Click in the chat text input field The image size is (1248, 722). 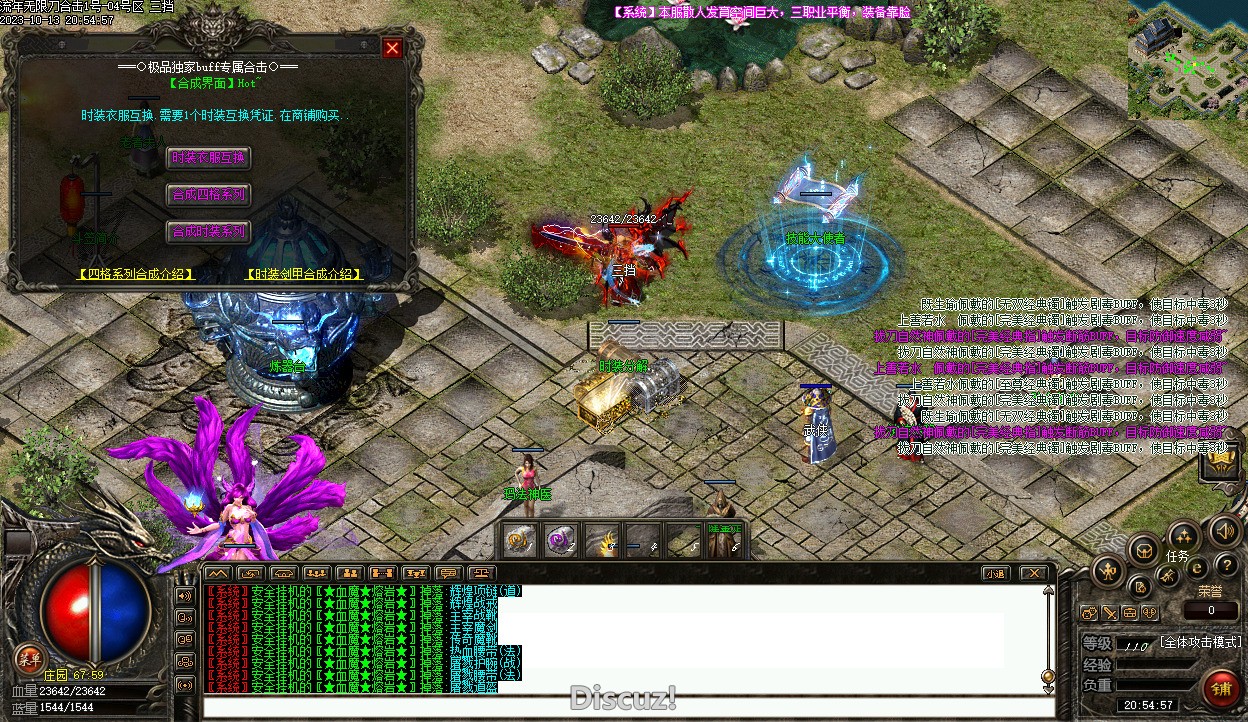tap(630, 708)
